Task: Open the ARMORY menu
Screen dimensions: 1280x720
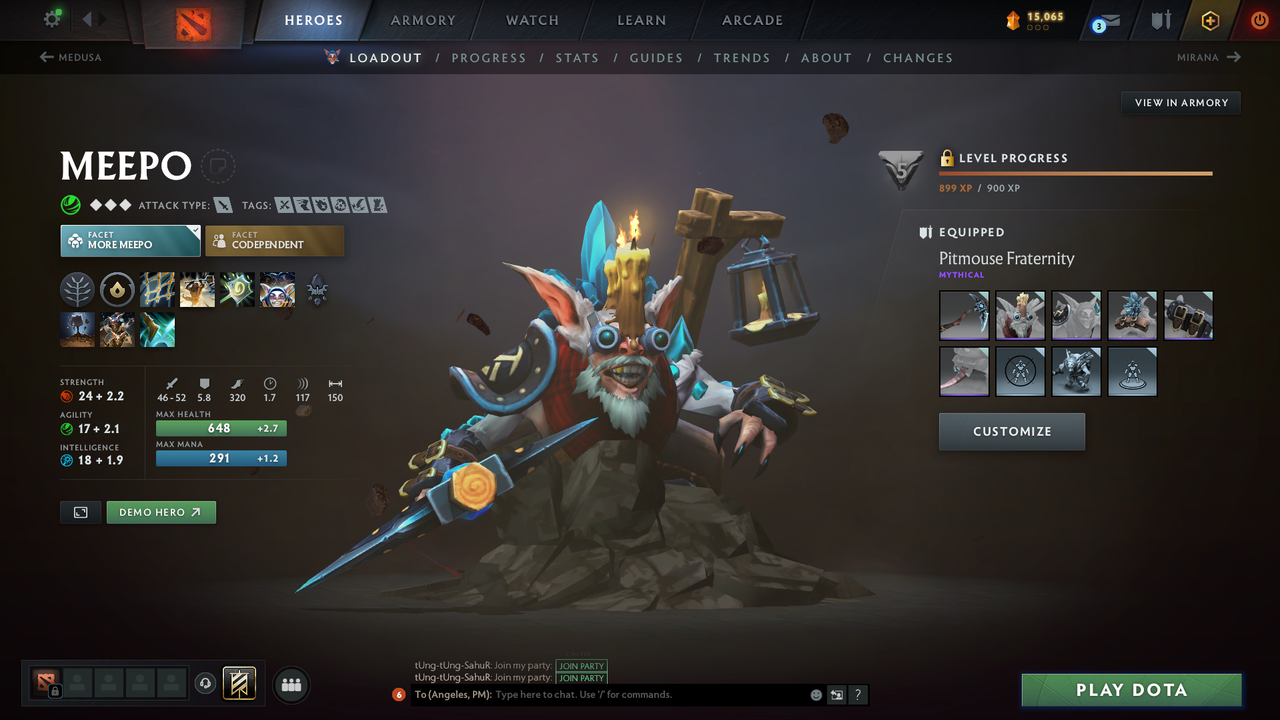Action: pyautogui.click(x=422, y=19)
